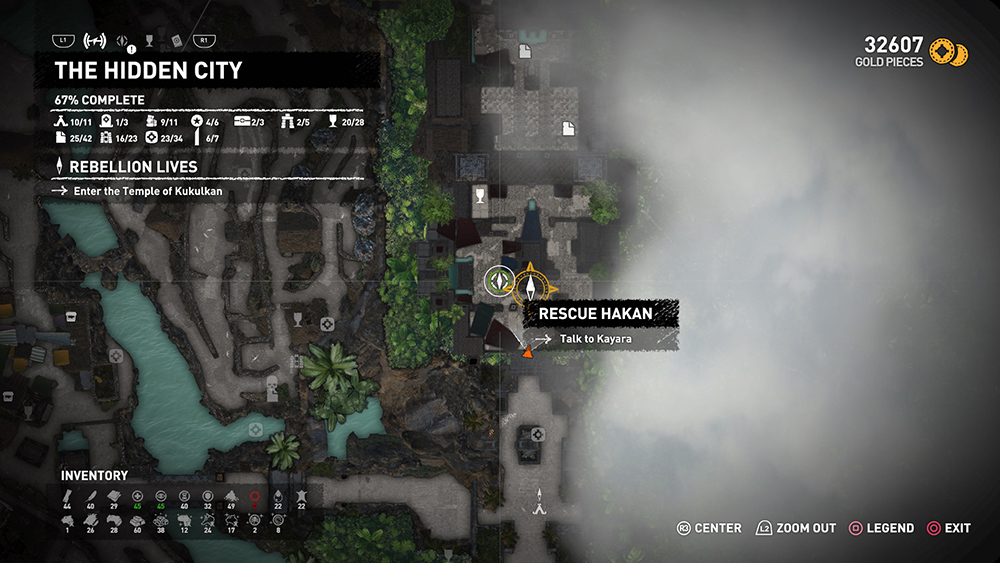Open the challenges tab with goblet icon
The width and height of the screenshot is (1000, 563).
coord(149,41)
